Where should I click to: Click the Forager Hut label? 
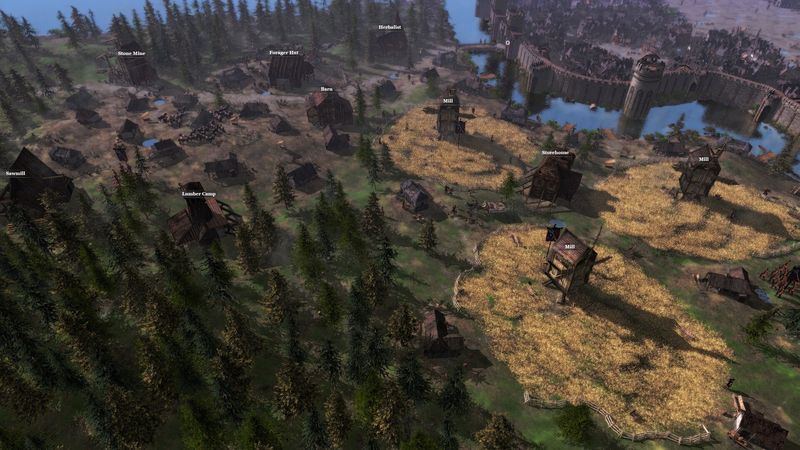point(284,52)
